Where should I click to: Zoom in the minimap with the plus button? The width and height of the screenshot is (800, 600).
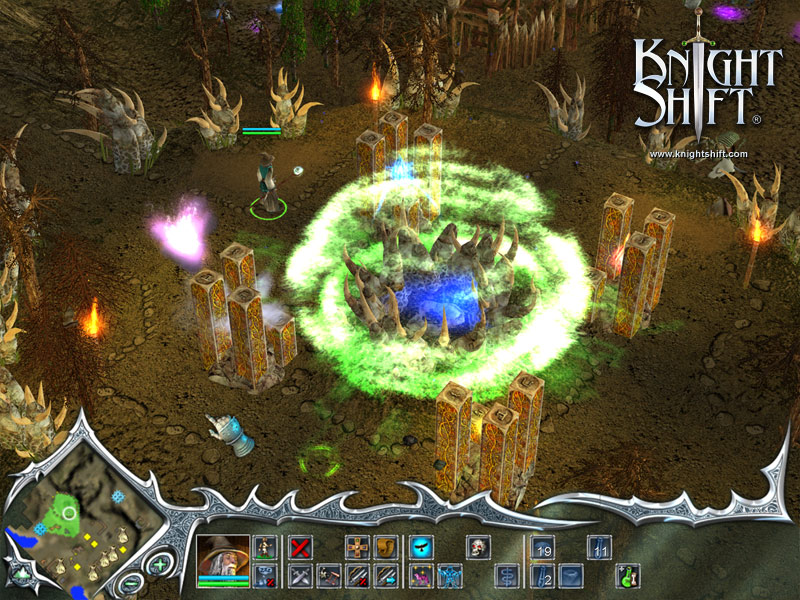point(158,565)
